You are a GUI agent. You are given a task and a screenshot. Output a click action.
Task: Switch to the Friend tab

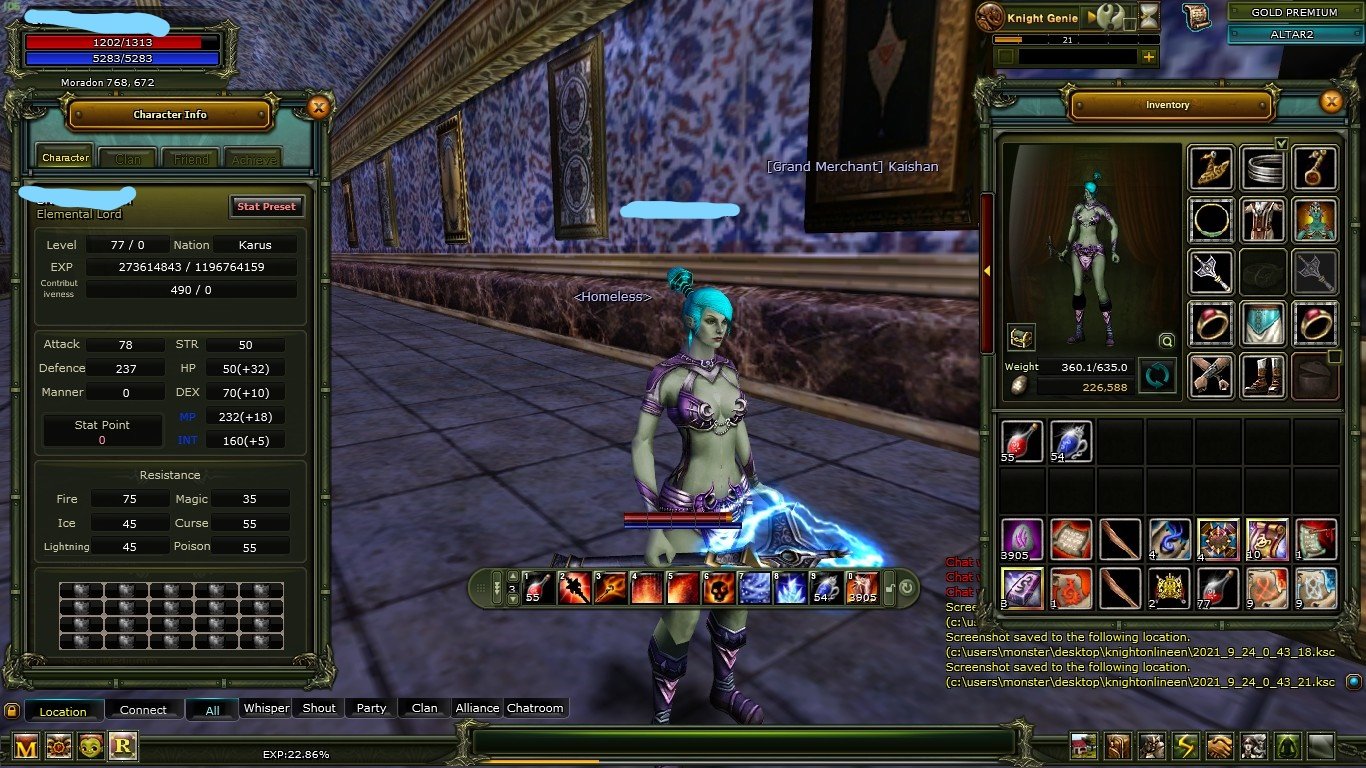click(191, 159)
